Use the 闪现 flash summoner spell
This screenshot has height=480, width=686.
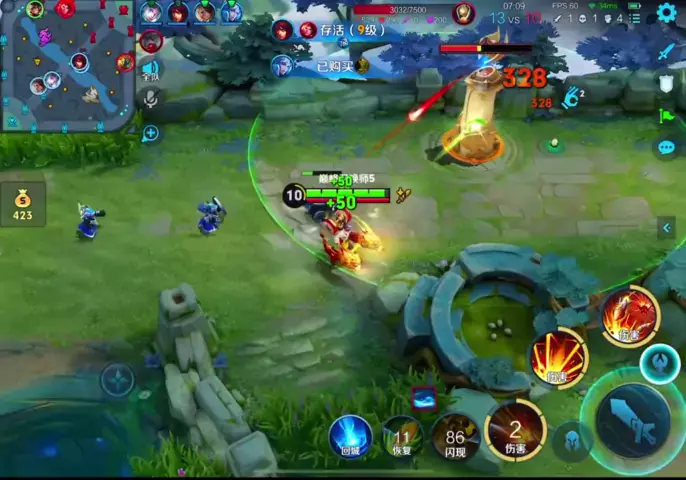[x=456, y=435]
